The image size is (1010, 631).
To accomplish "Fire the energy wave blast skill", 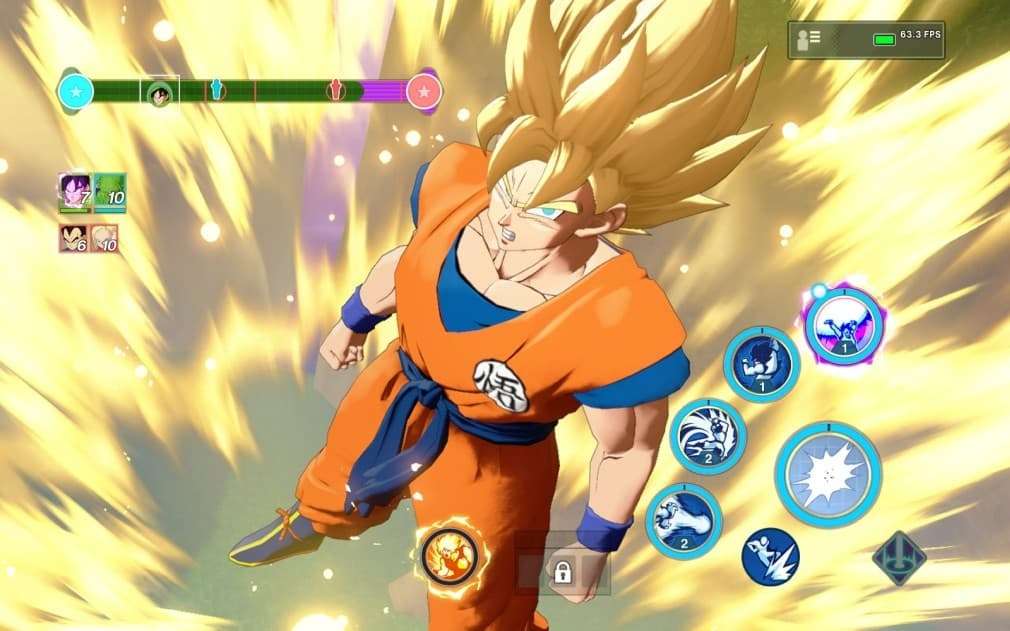I will [684, 520].
